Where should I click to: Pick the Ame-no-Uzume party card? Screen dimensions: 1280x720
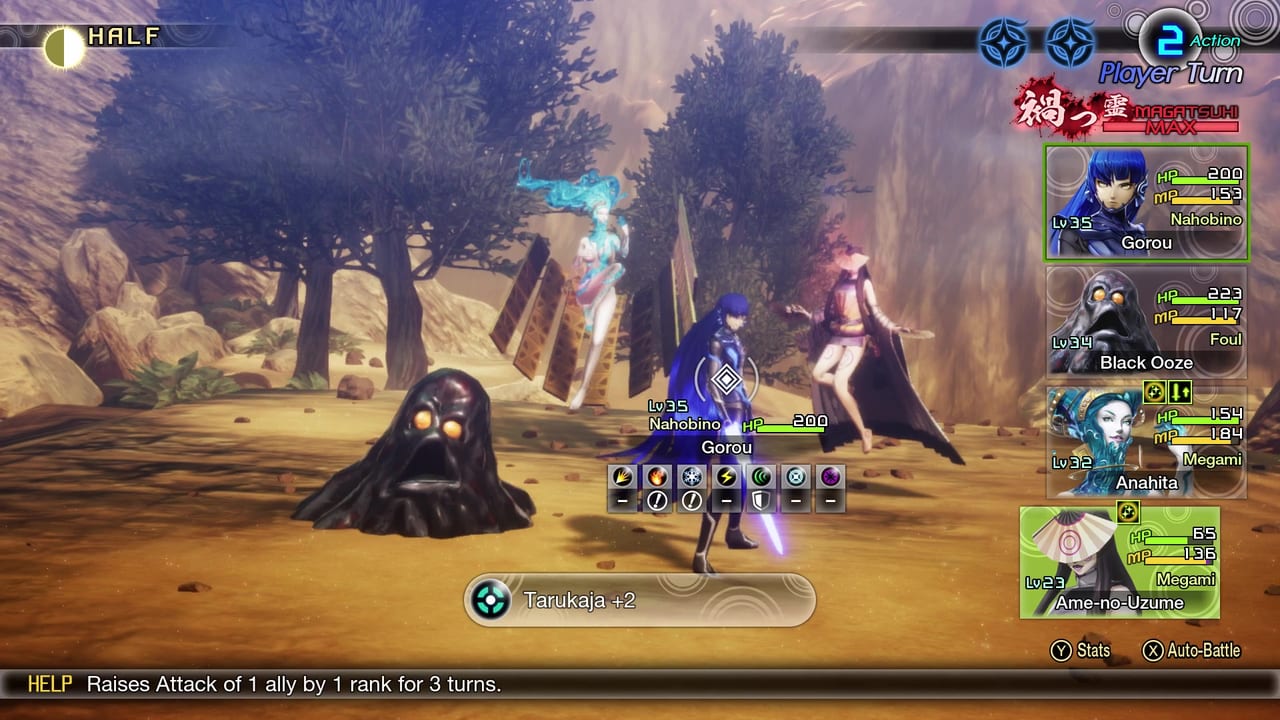click(1119, 562)
